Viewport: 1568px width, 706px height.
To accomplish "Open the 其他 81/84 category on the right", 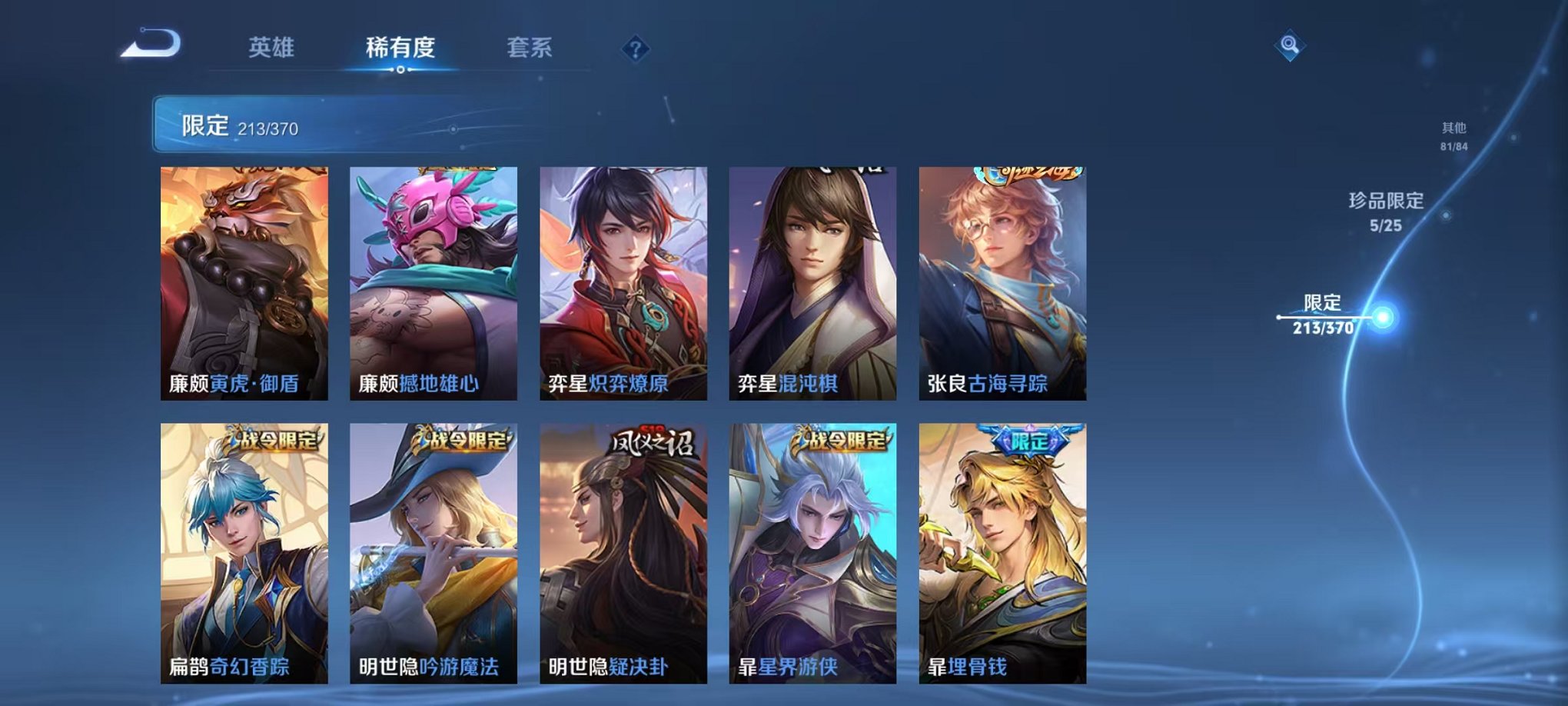I will pos(1457,137).
